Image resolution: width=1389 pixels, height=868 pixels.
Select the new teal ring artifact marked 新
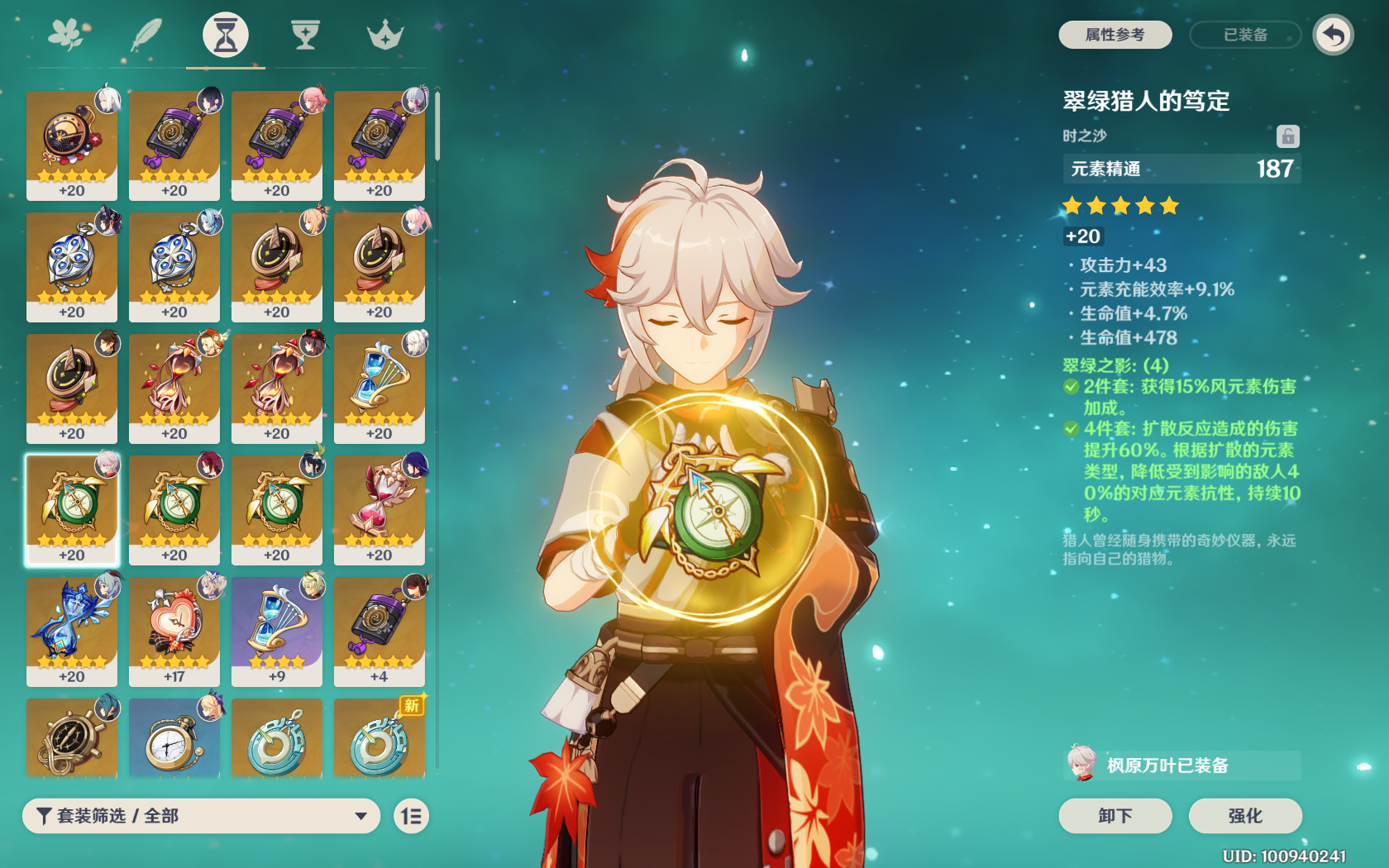click(379, 738)
